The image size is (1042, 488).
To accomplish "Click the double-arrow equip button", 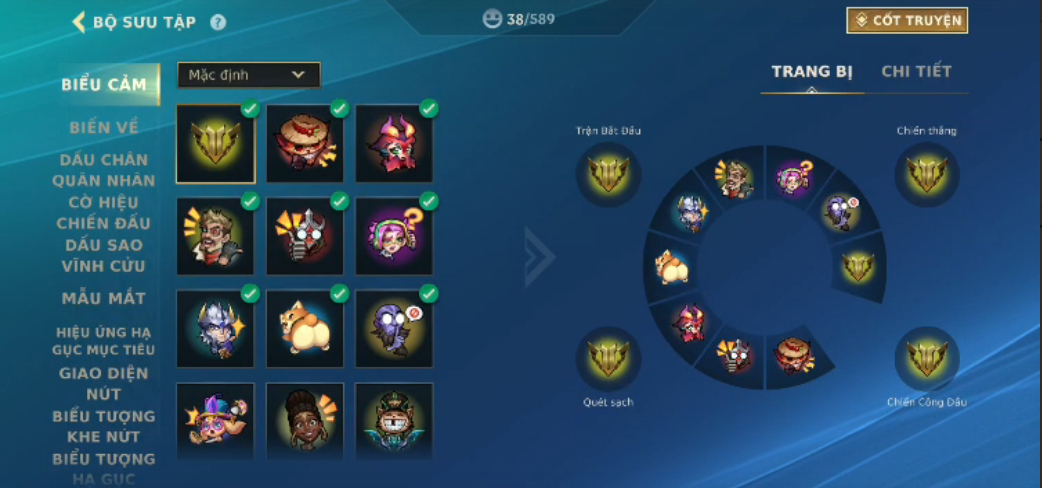I will (x=539, y=257).
